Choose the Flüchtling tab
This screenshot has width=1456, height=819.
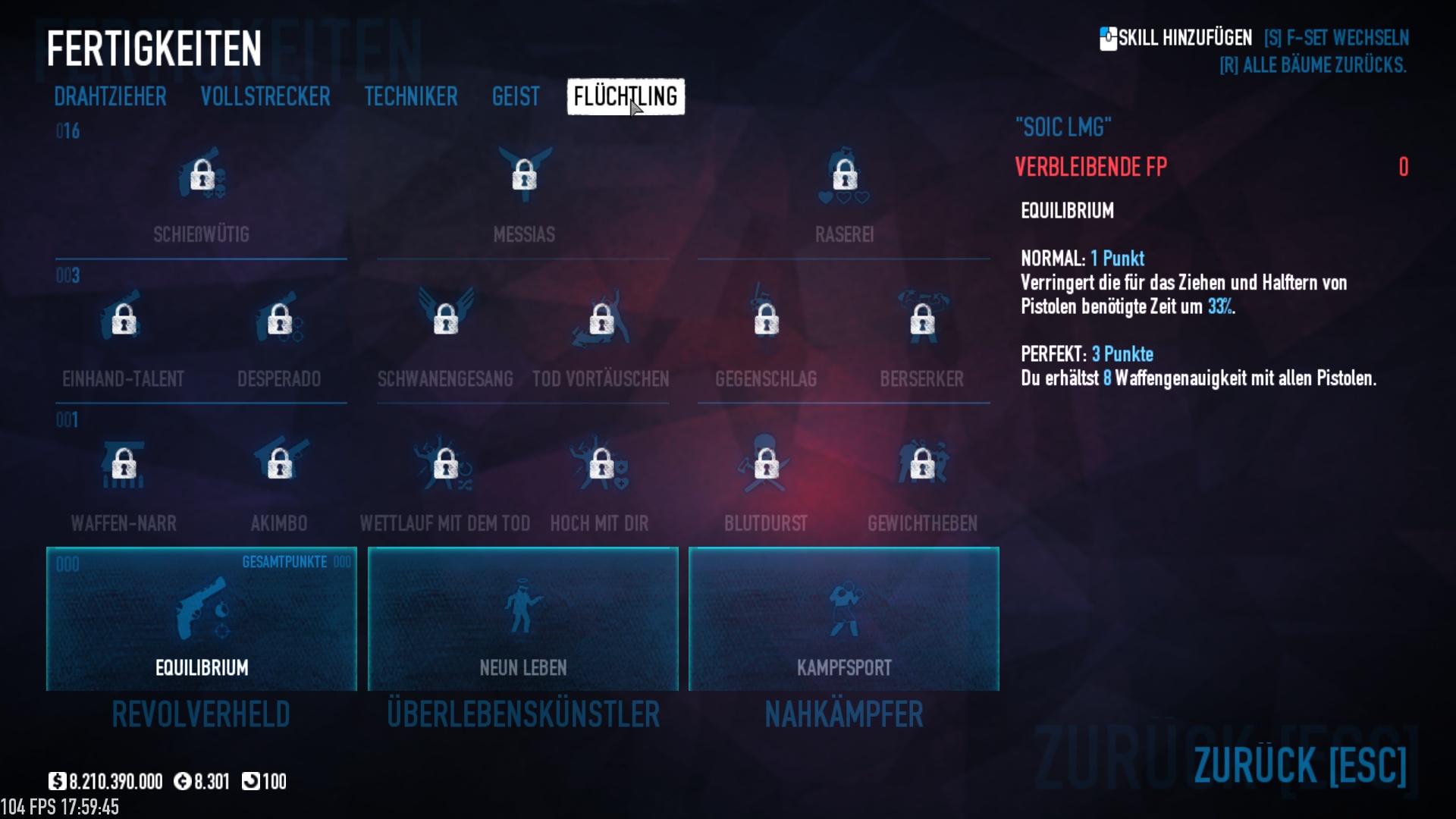coord(625,97)
